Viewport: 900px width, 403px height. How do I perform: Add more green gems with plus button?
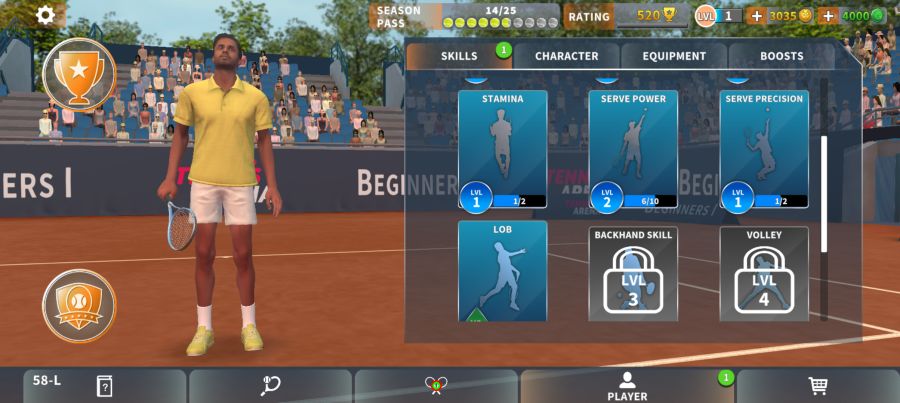click(x=828, y=16)
